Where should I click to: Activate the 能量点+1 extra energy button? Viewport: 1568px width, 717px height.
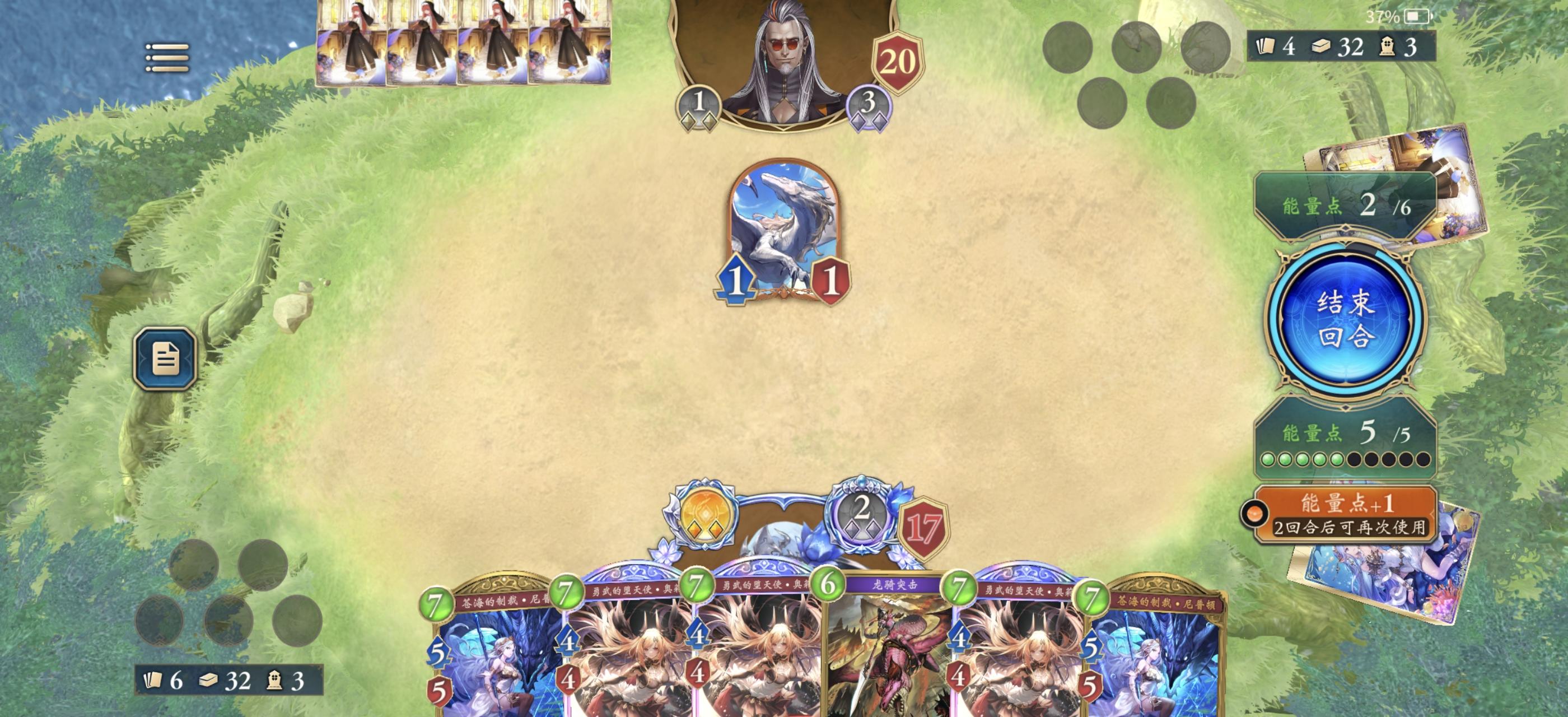(x=1345, y=514)
